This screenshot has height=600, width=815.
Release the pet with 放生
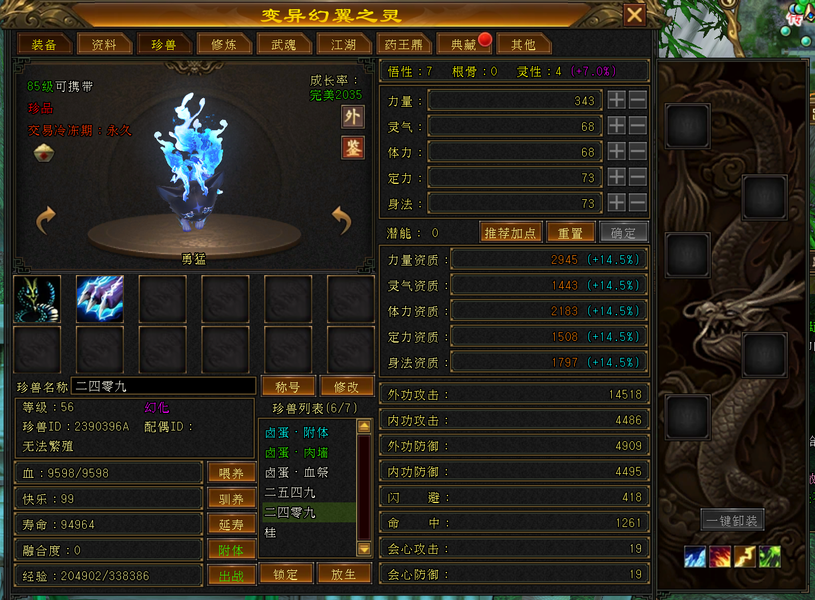344,574
